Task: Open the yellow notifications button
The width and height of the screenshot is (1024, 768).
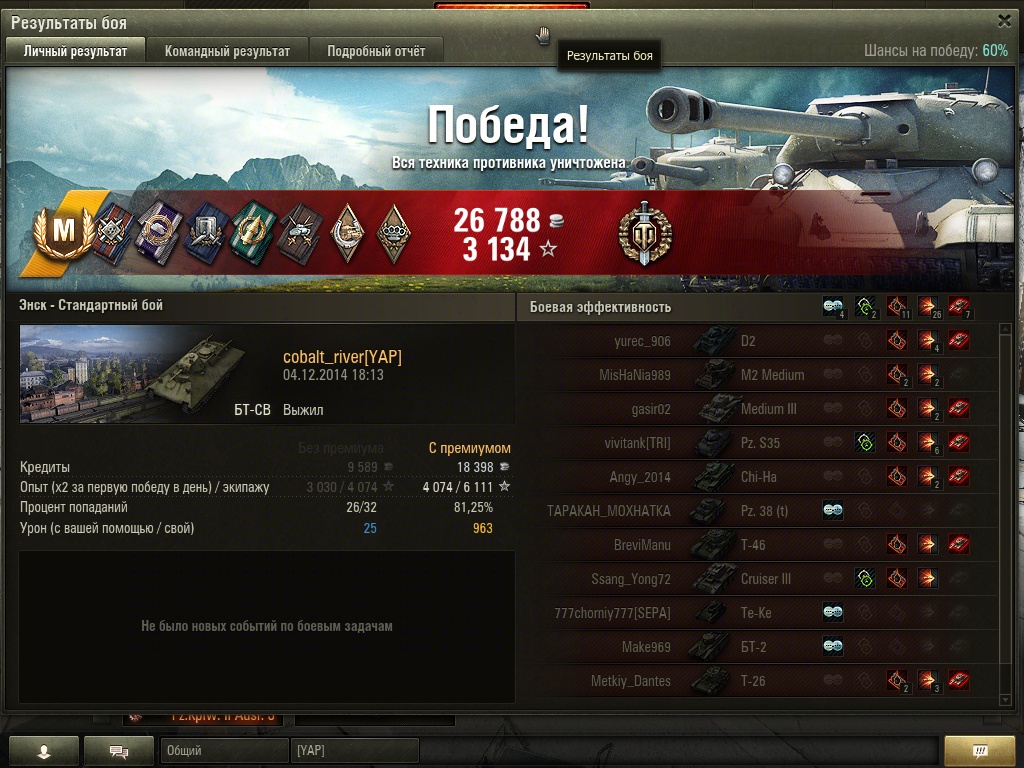Action: (979, 750)
